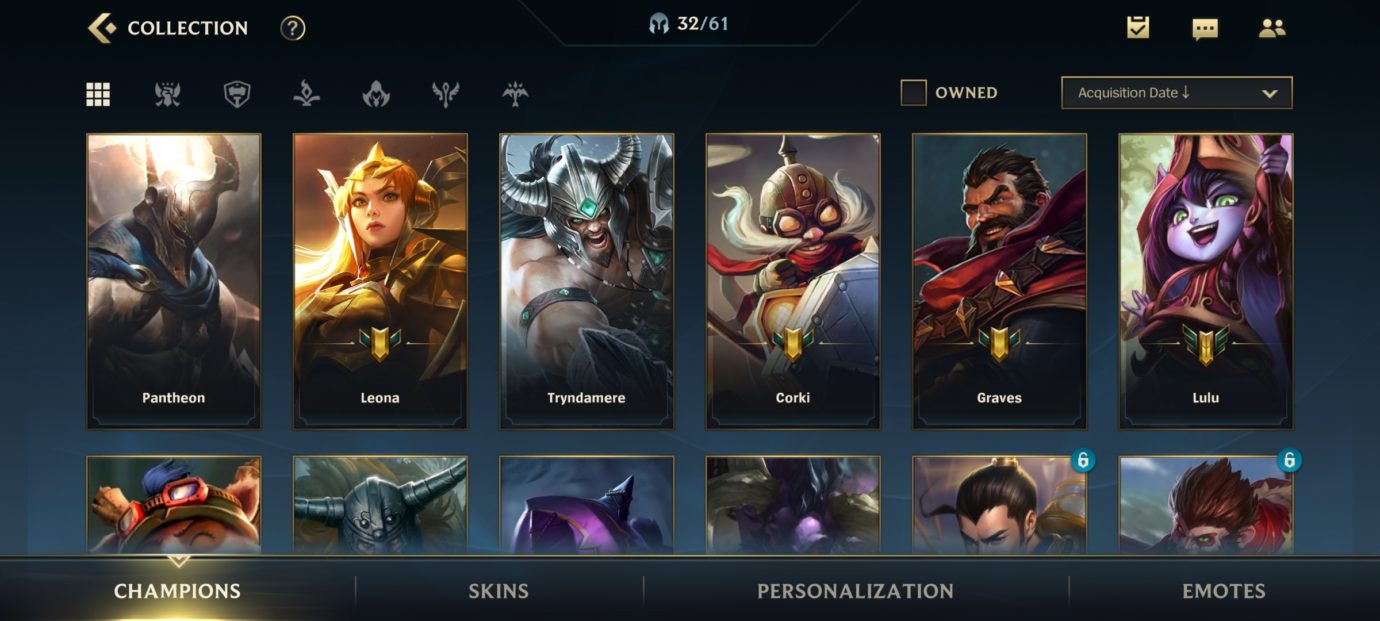This screenshot has width=1380, height=621.
Task: Open the Emotes tab
Action: [x=1224, y=591]
